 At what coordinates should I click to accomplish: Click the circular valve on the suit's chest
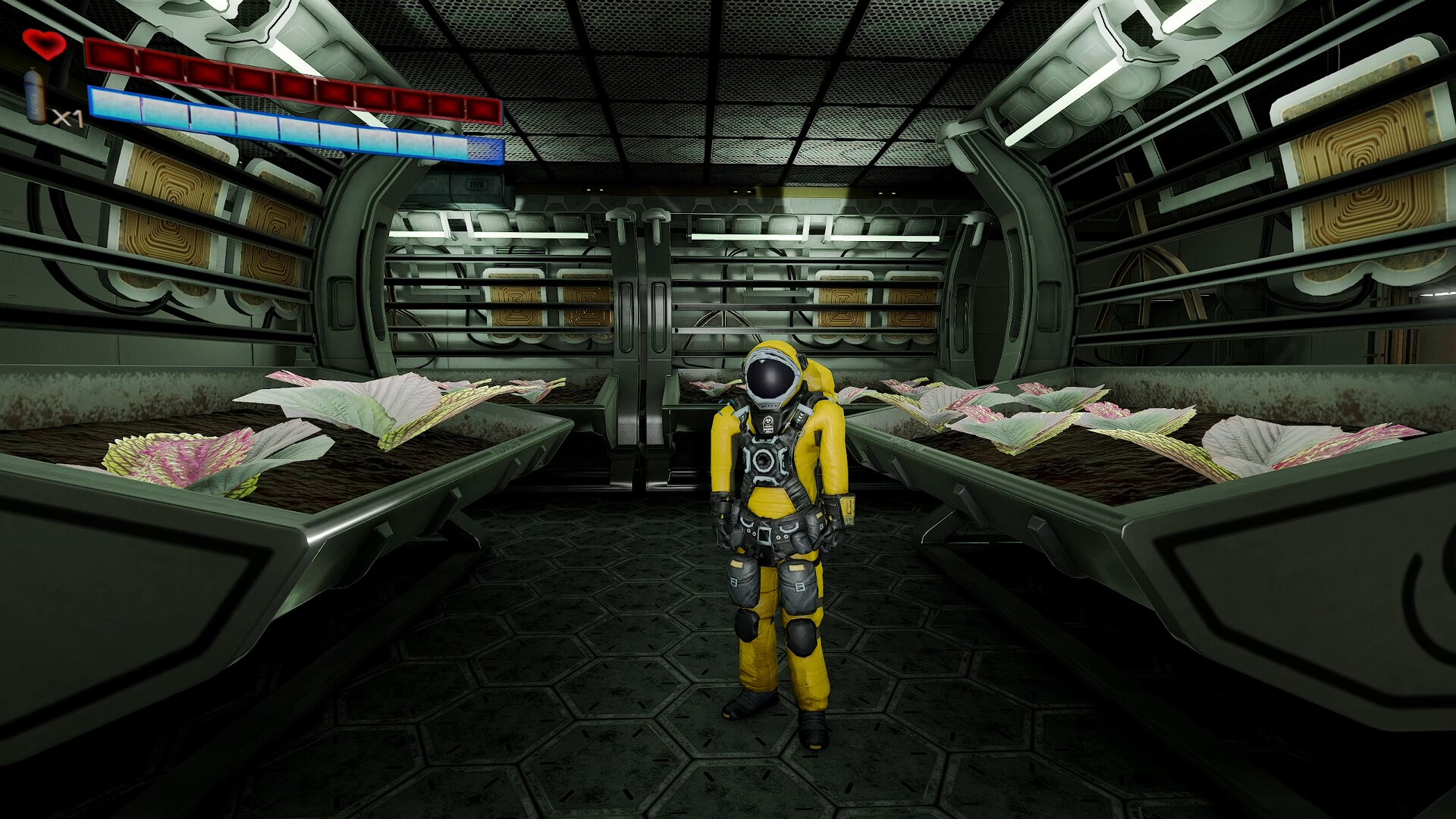click(765, 460)
